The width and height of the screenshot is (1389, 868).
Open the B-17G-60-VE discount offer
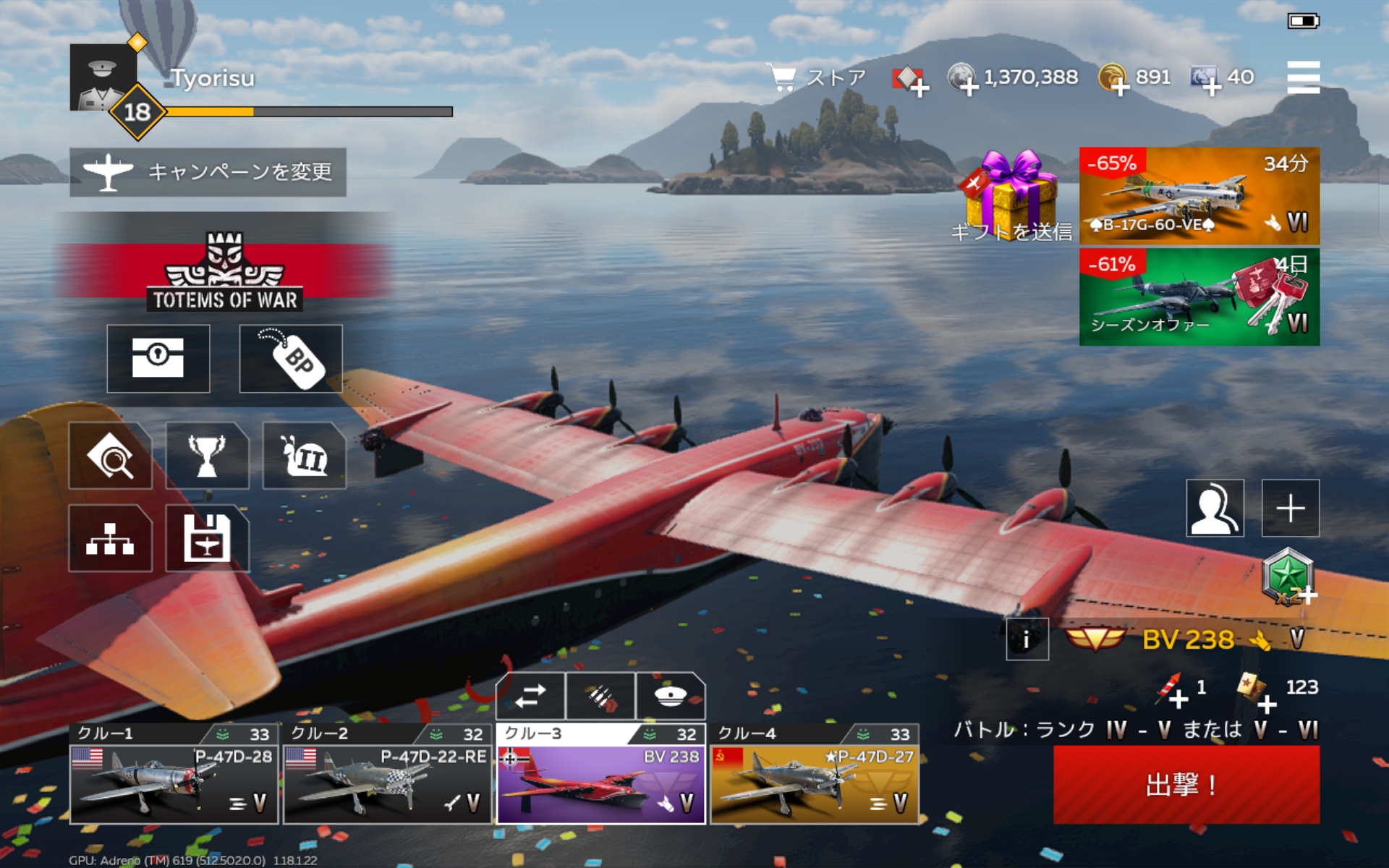point(1199,196)
